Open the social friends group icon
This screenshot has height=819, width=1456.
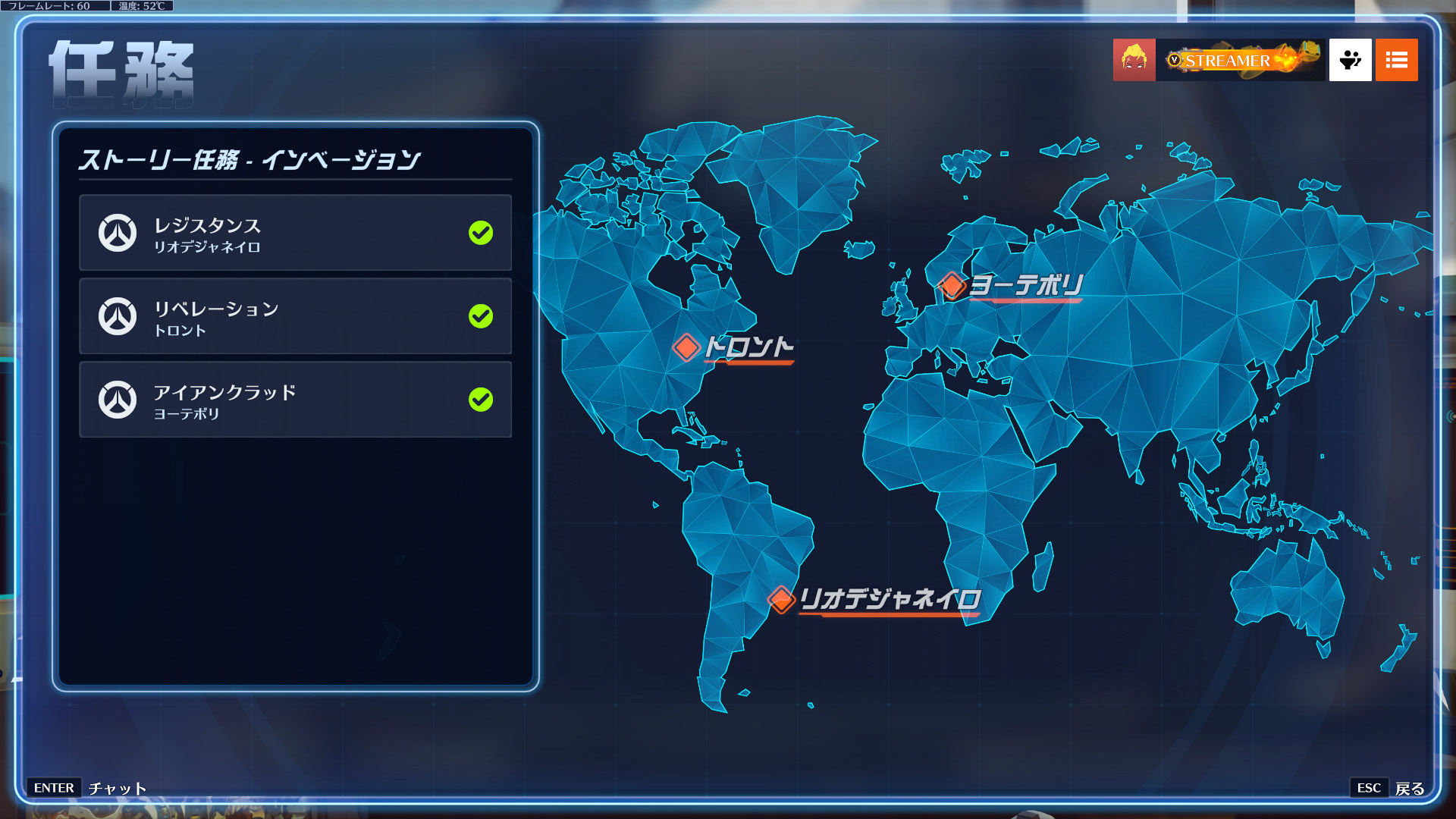coord(1350,60)
